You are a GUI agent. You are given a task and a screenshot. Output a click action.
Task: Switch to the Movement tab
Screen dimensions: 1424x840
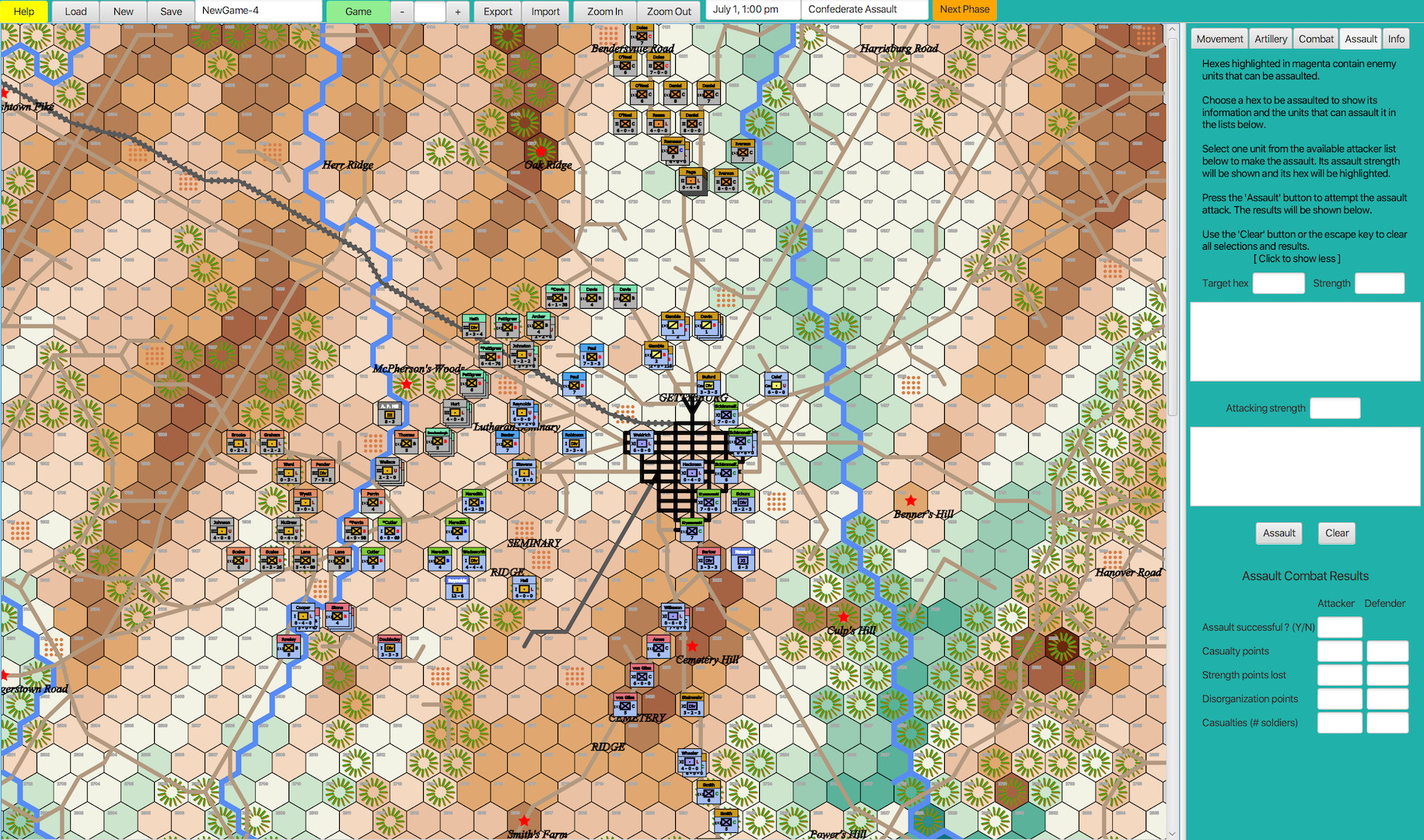tap(1219, 38)
